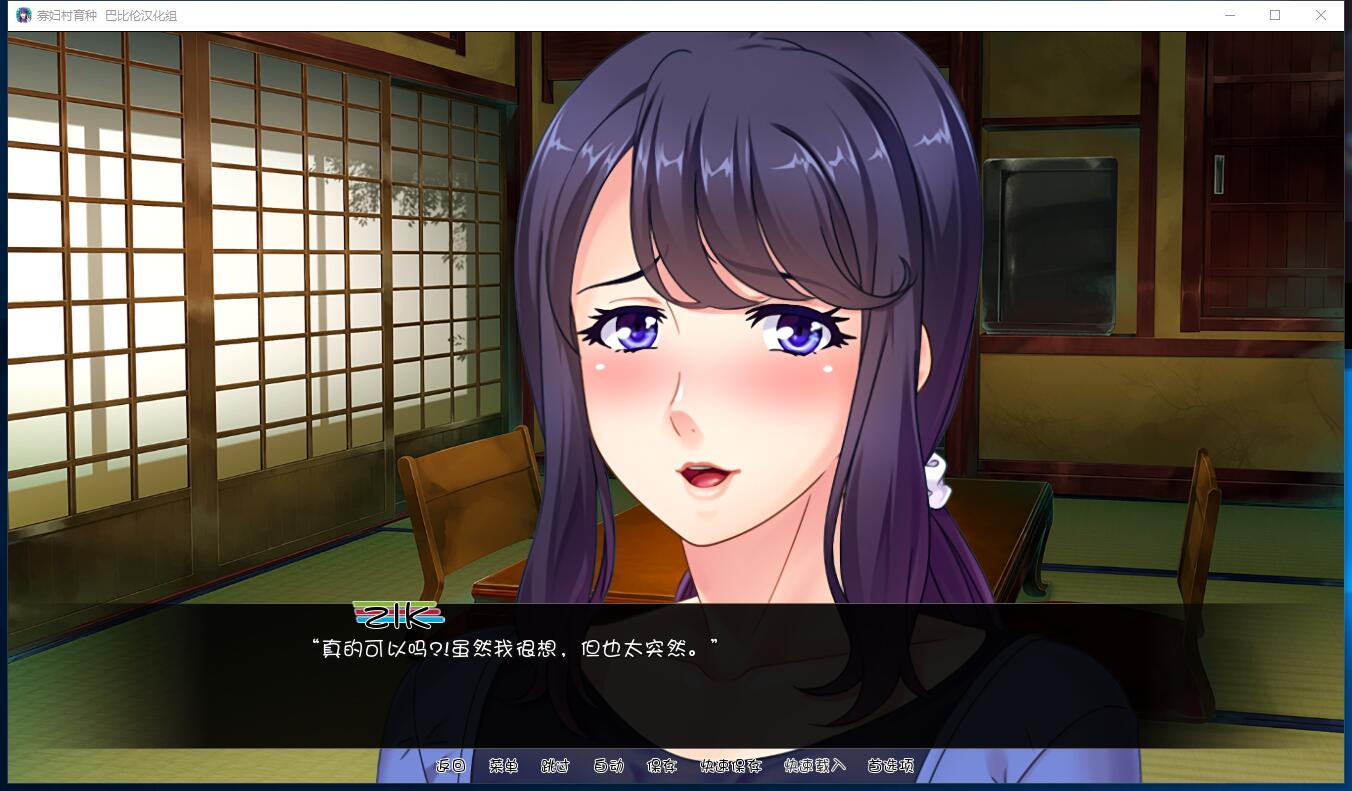Screen dimensions: 1352x791
Task: Save the game via 保存
Action: (x=663, y=767)
